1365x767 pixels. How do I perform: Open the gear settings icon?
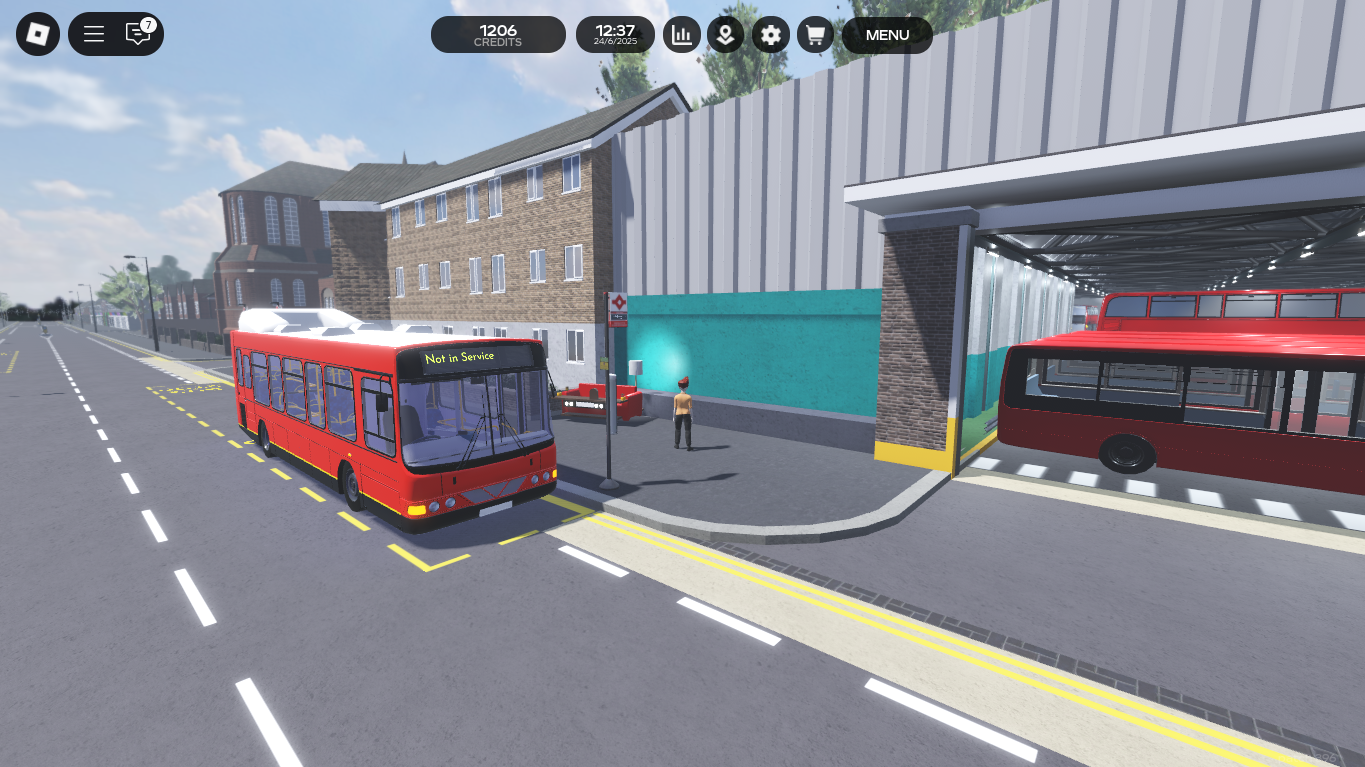770,35
